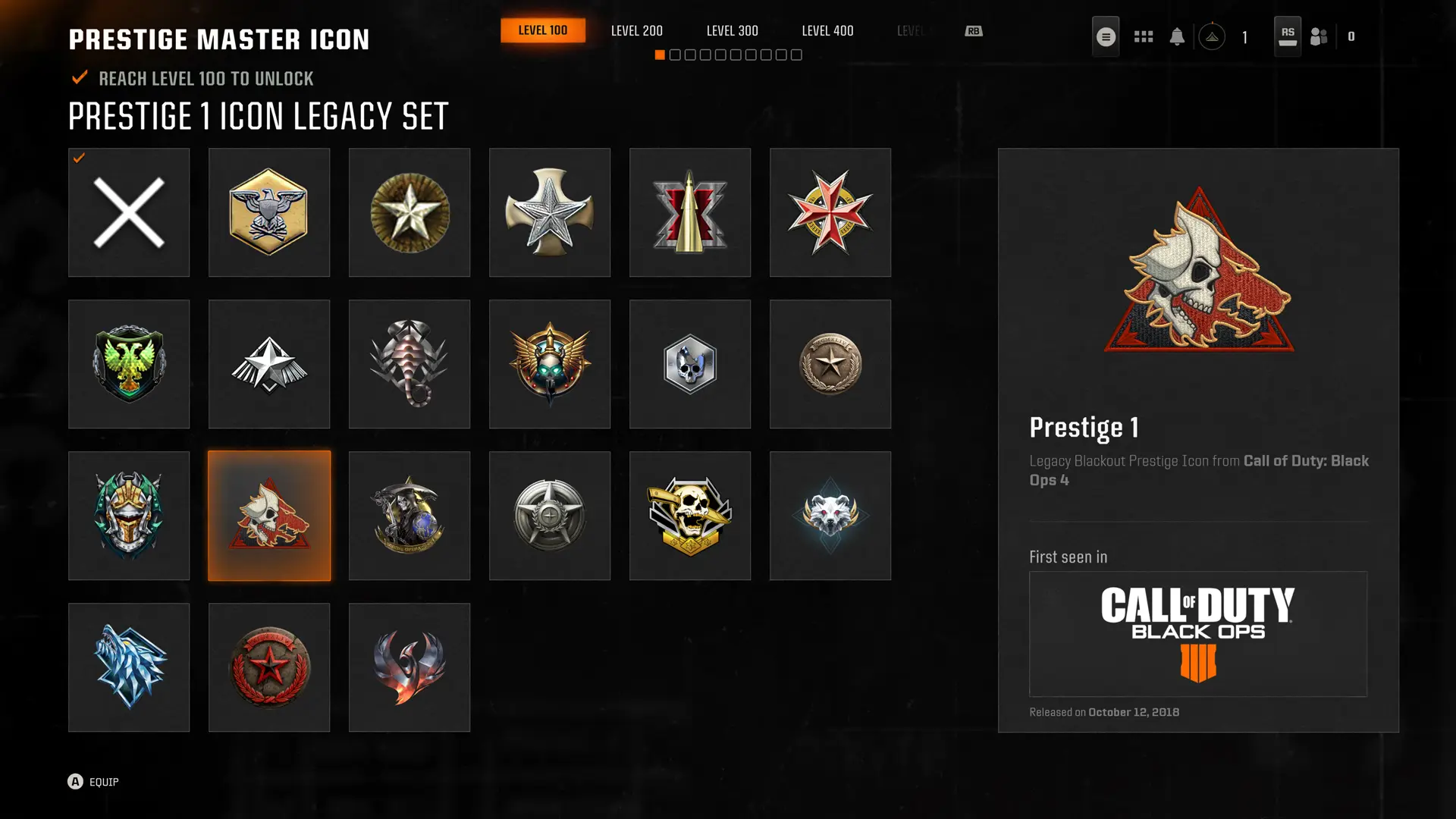
Task: Select the silver scorpion prestige icon
Action: tap(409, 364)
